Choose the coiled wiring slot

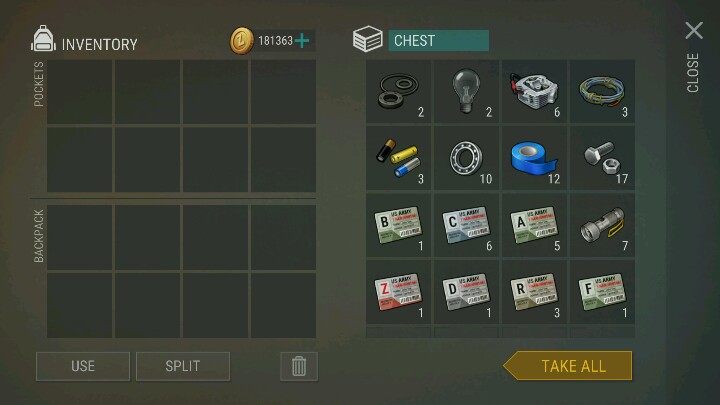pyautogui.click(x=602, y=91)
